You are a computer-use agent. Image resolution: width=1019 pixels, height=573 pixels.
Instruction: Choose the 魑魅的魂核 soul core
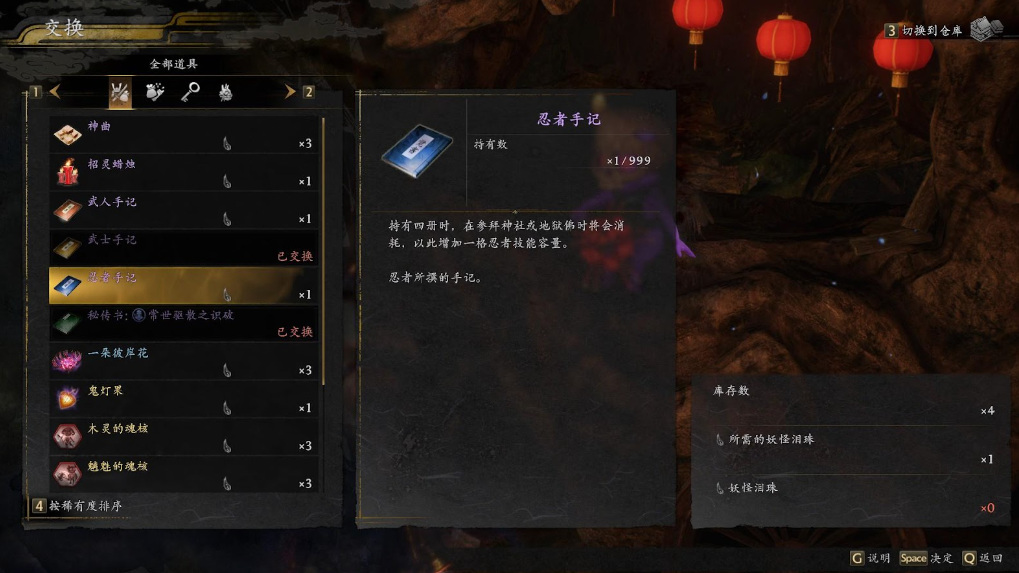click(185, 473)
